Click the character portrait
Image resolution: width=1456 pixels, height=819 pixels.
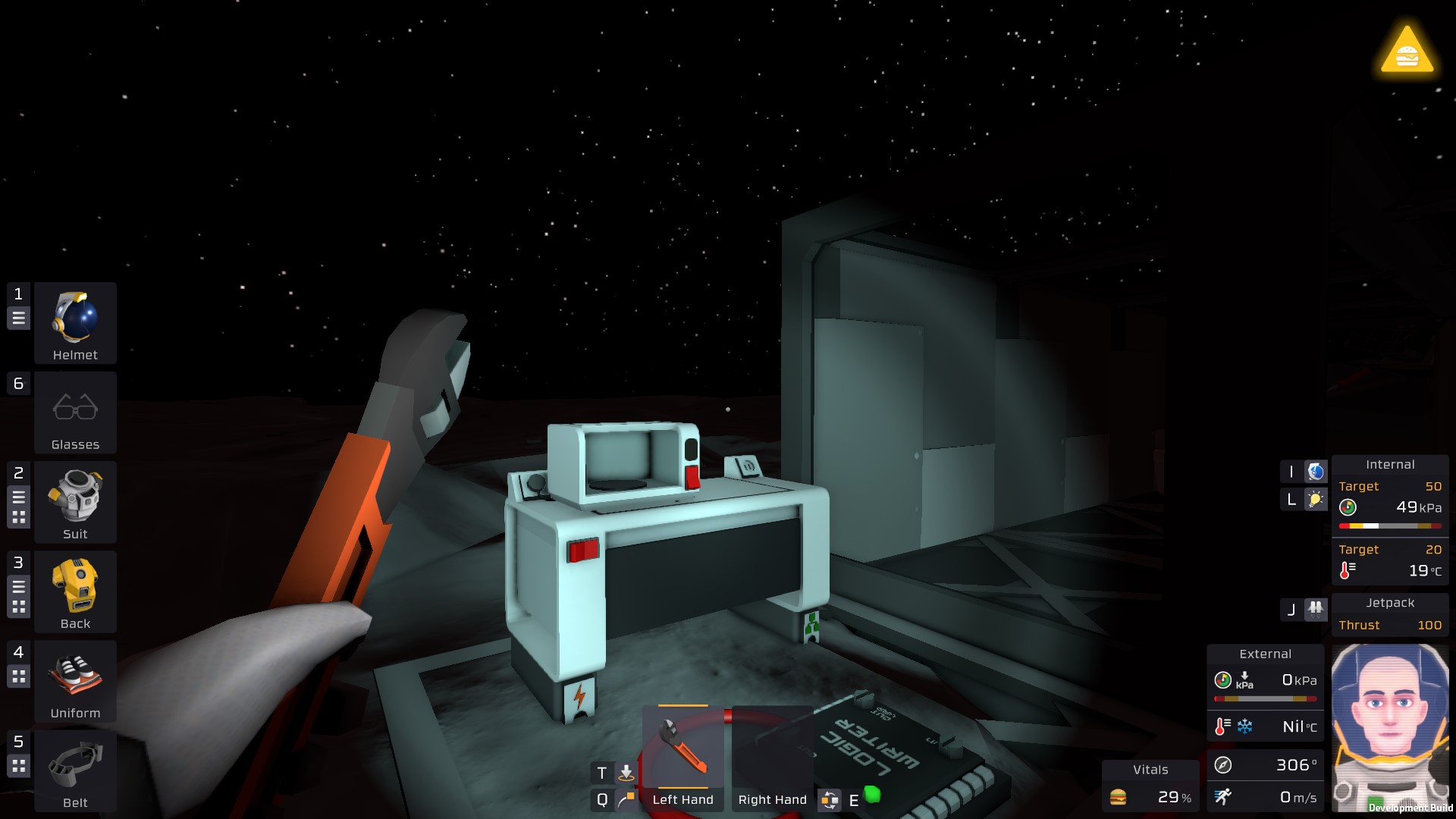(1389, 726)
